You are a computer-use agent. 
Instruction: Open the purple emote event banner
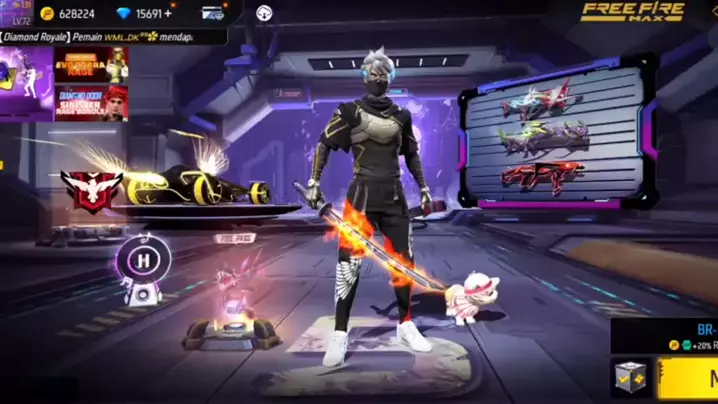coord(26,83)
